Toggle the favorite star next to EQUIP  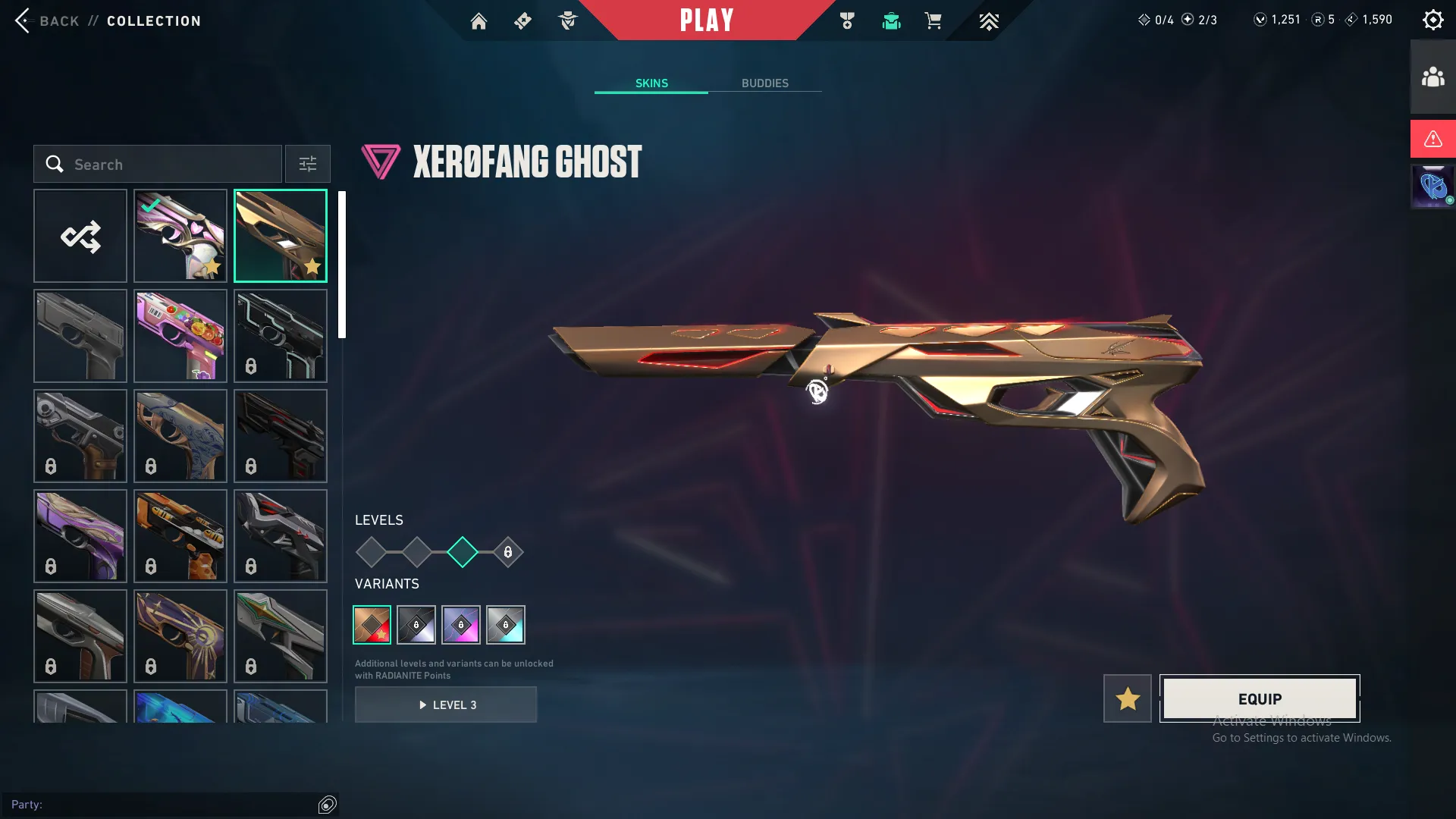coord(1127,698)
